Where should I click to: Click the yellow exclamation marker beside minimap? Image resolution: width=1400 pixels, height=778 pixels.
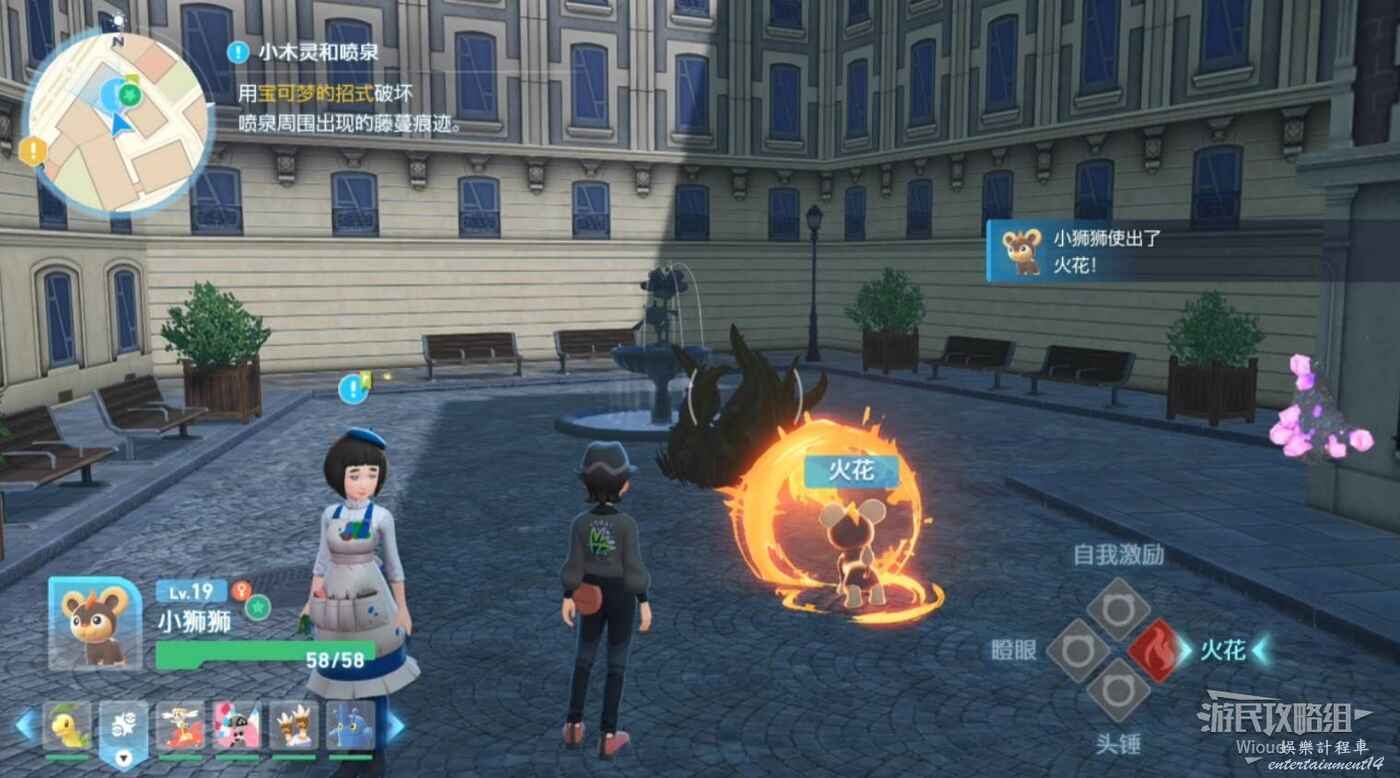coord(33,151)
